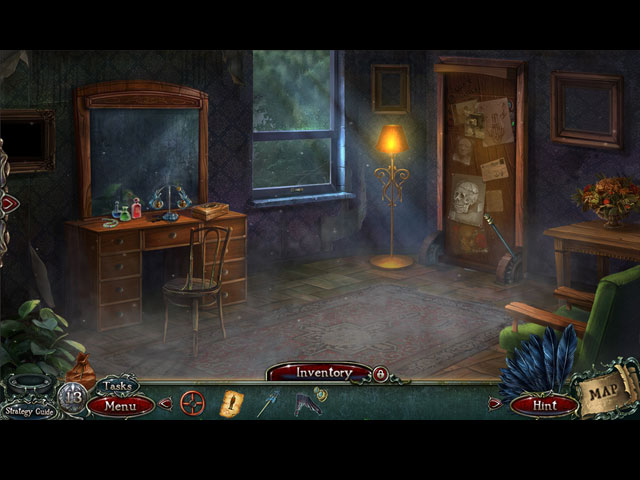The image size is (640, 480).
Task: Click the round 13 counter badge
Action: click(72, 396)
